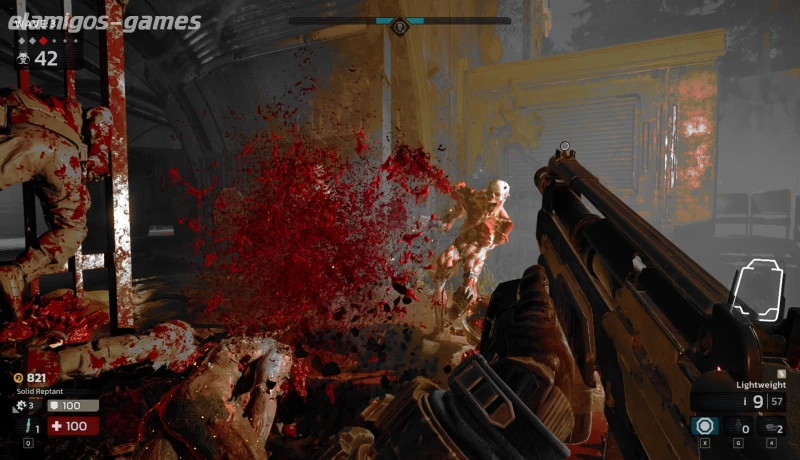The image size is (800, 460).
Task: Click the gear crafting materials icon
Action: pyautogui.click(x=20, y=405)
